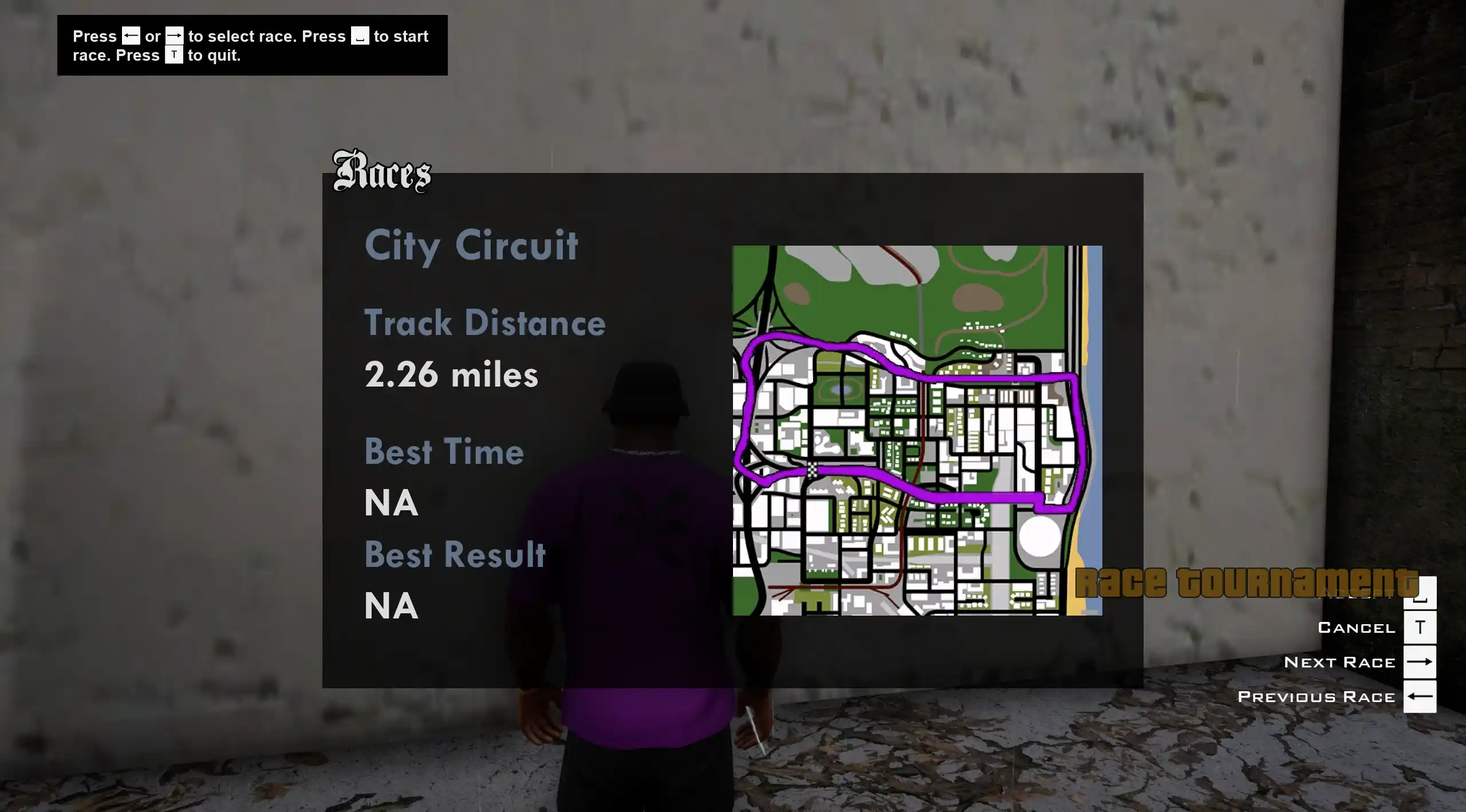
Task: Click the City Circuit track map
Action: pyautogui.click(x=916, y=430)
